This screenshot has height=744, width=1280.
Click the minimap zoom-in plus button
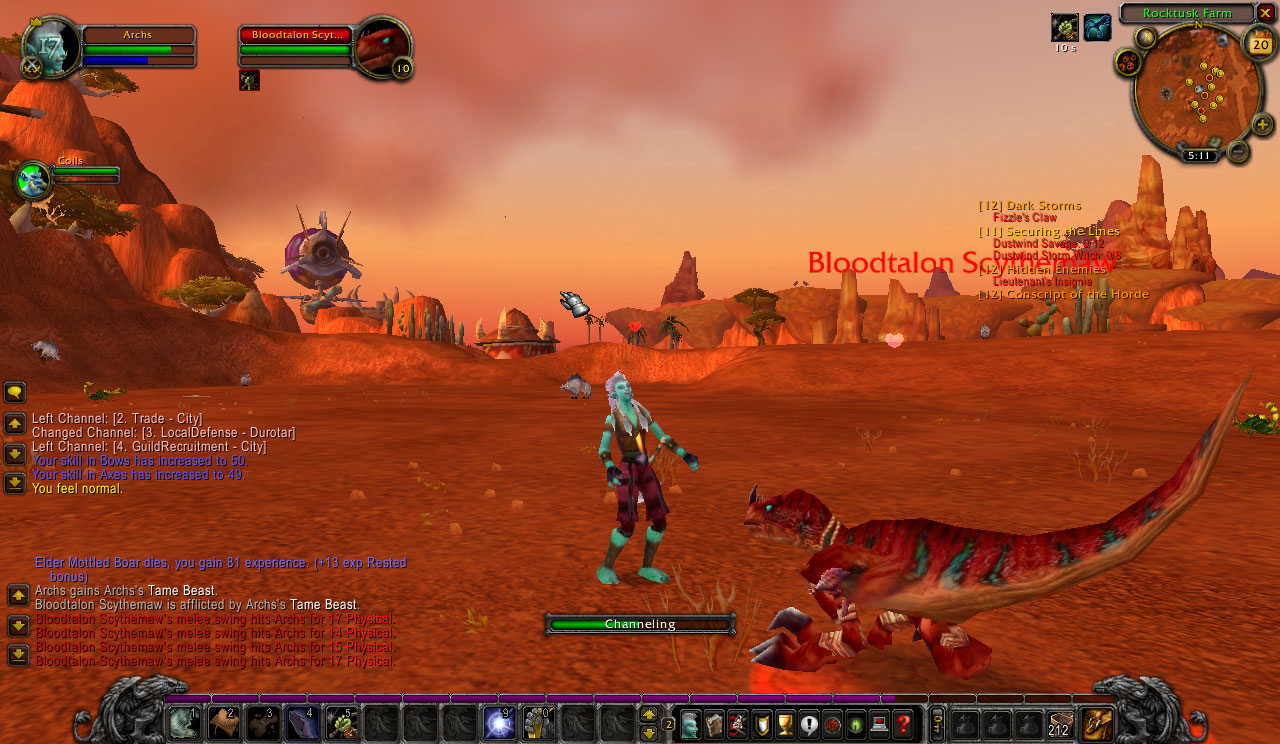click(1265, 125)
